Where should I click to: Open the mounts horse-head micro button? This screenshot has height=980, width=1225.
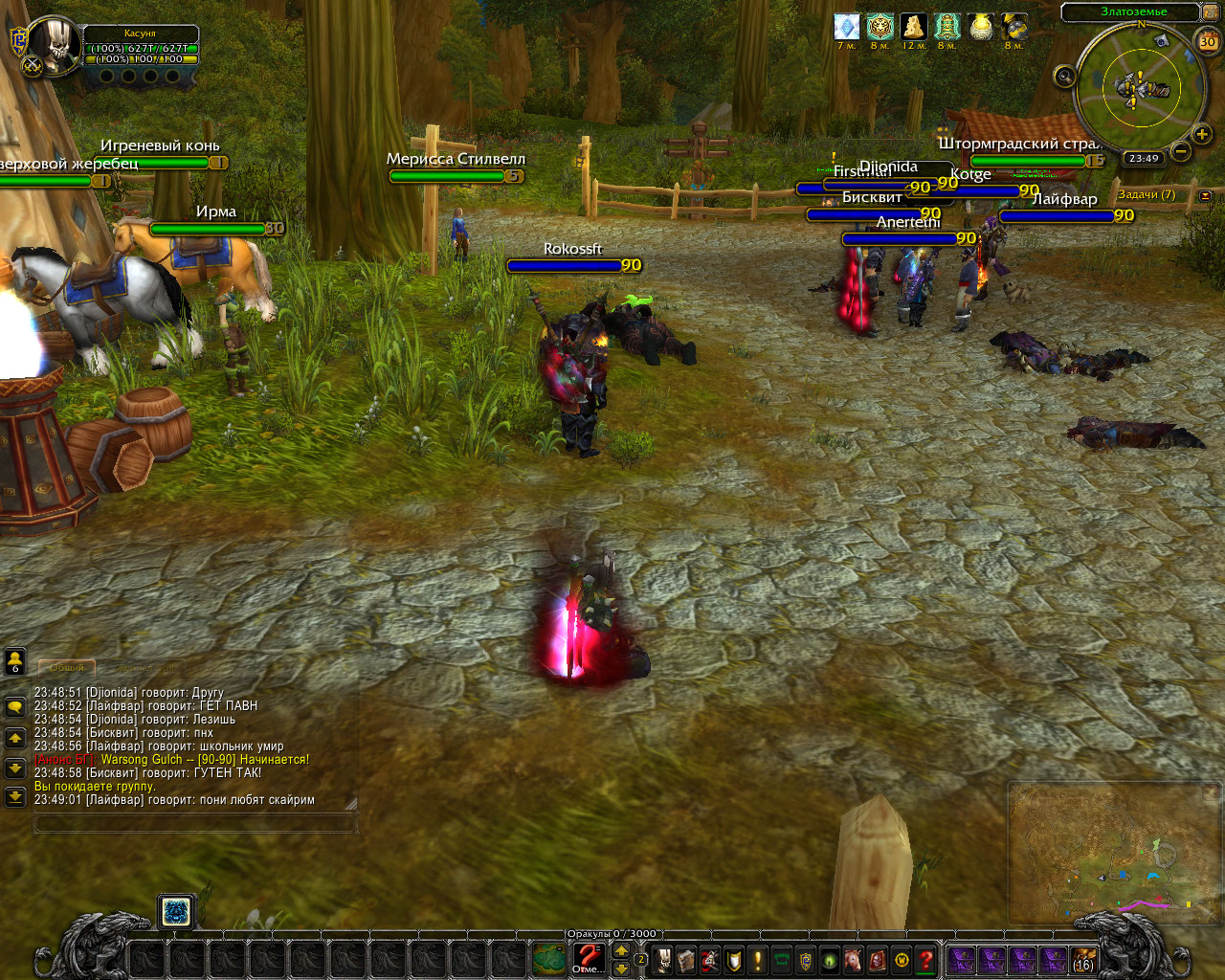(854, 960)
